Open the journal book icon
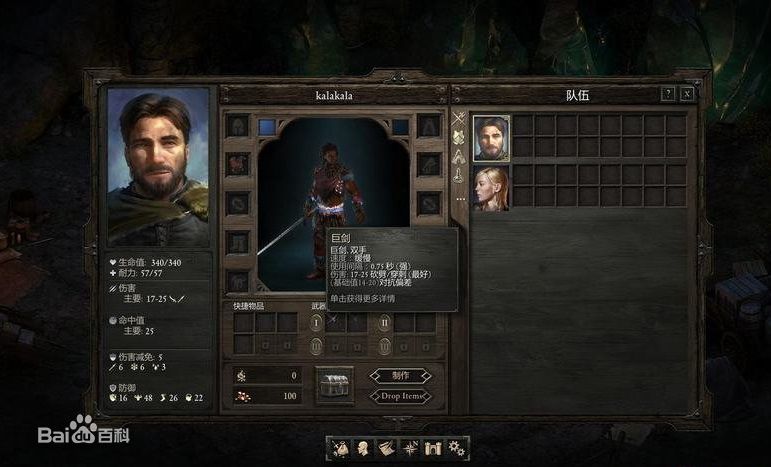Viewport: 771px width, 467px height. [387, 447]
